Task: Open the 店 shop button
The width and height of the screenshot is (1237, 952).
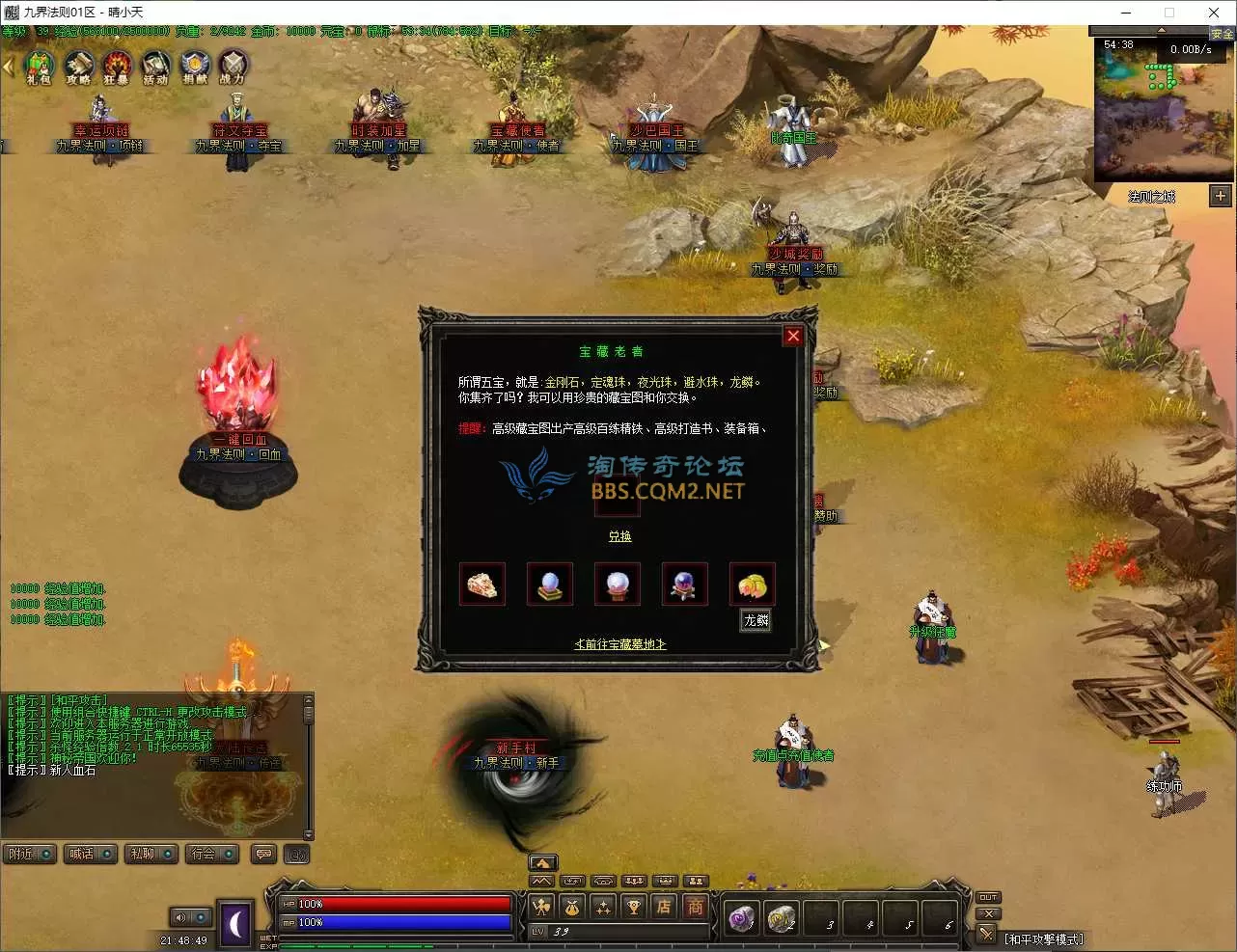Action: point(664,906)
